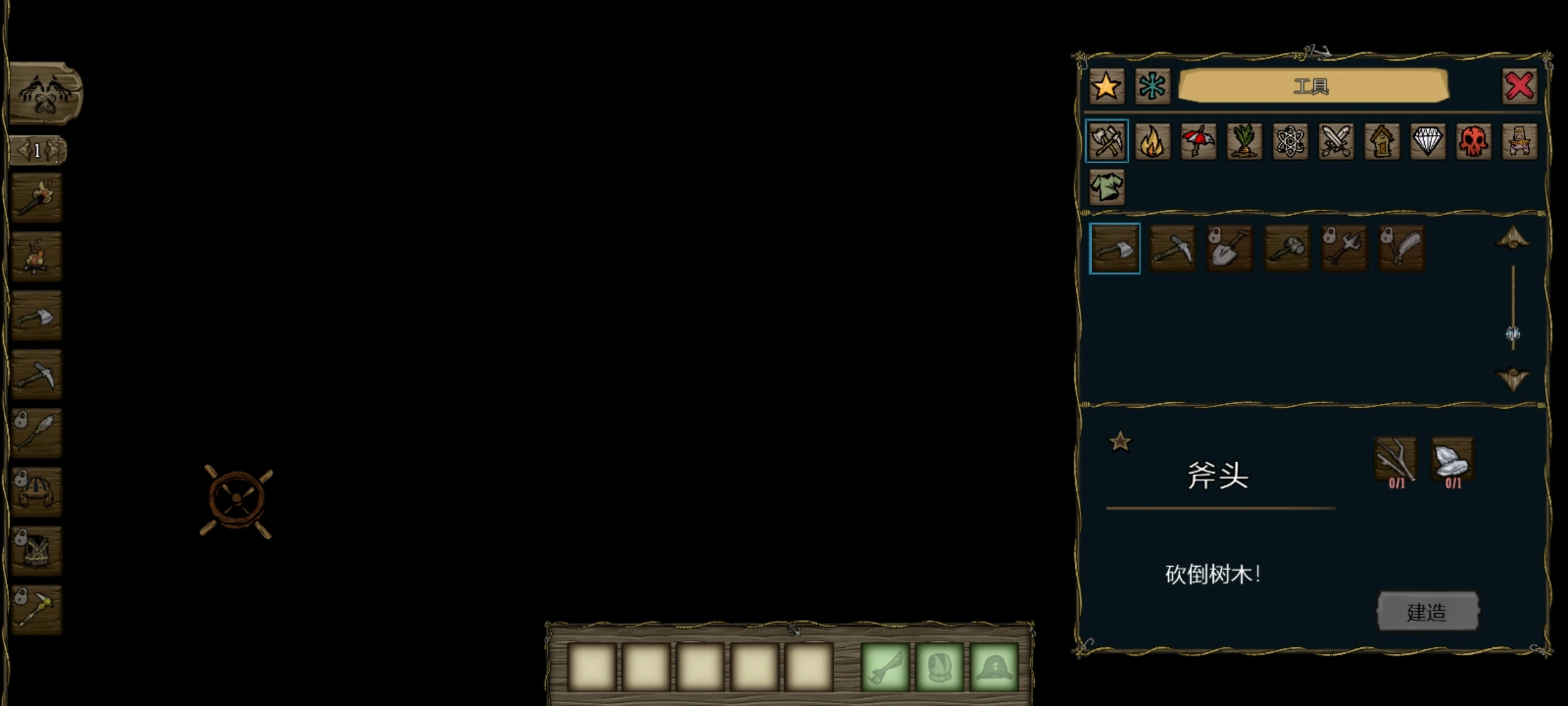1568x706 pixels.
Task: Open the gold star favorites tab
Action: click(x=1106, y=86)
